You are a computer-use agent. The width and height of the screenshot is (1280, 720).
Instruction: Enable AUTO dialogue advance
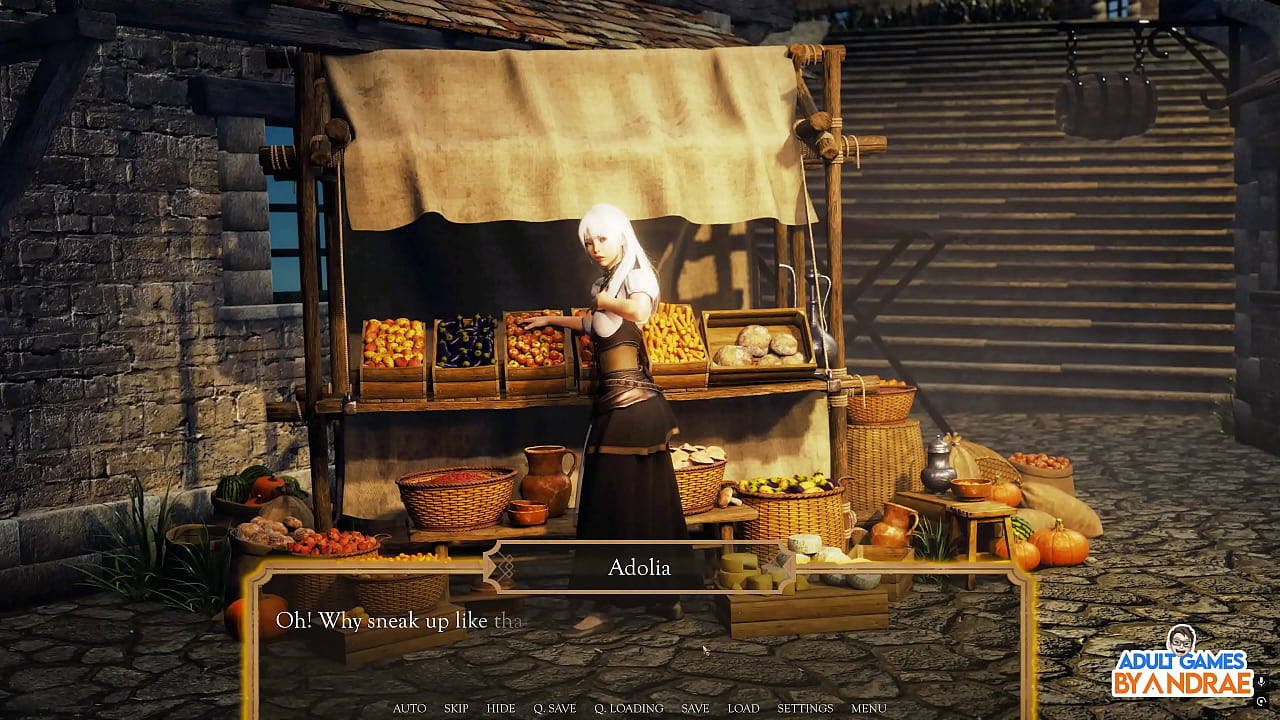pos(409,708)
